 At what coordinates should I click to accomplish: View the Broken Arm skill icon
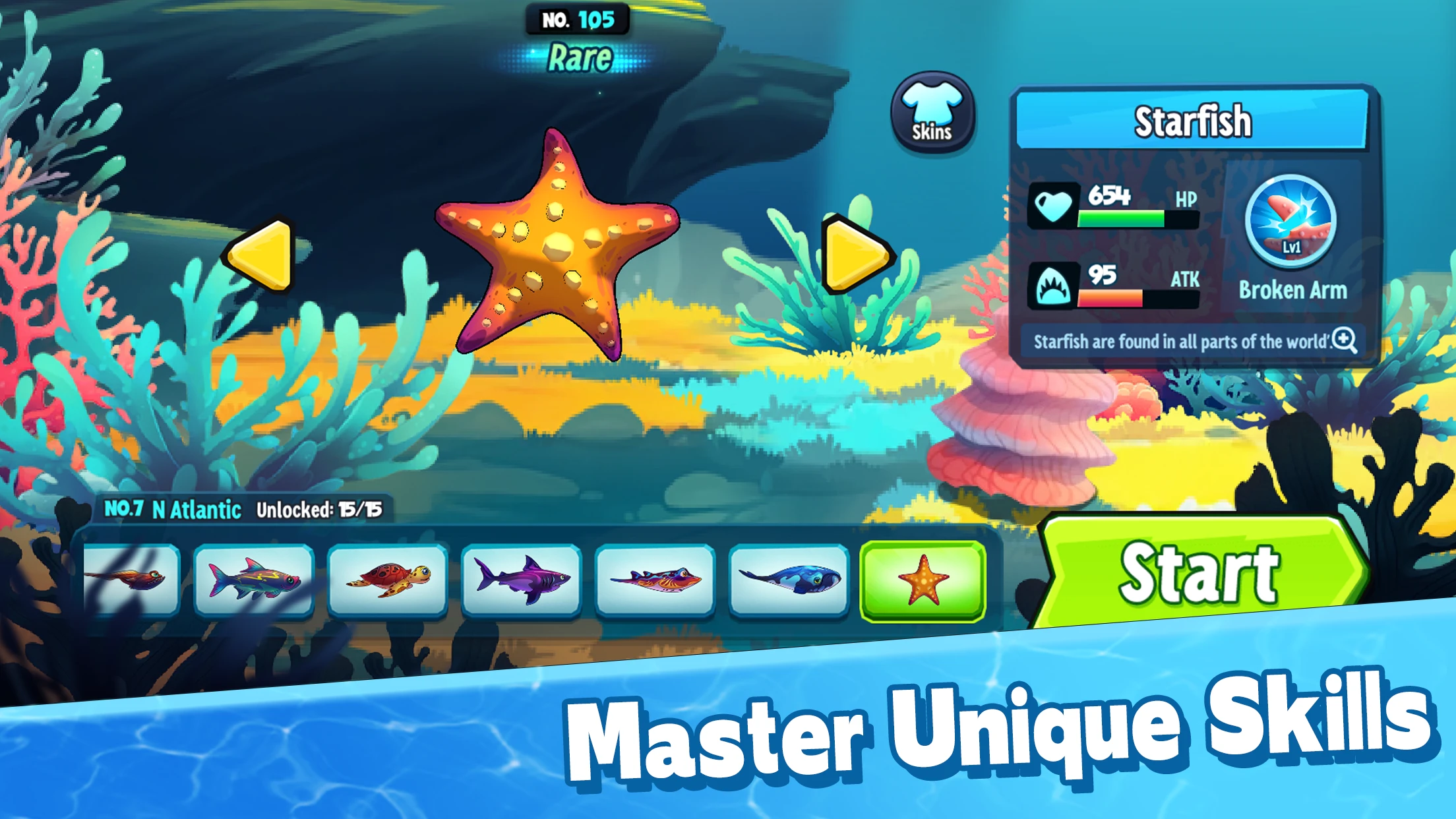pyautogui.click(x=1290, y=221)
